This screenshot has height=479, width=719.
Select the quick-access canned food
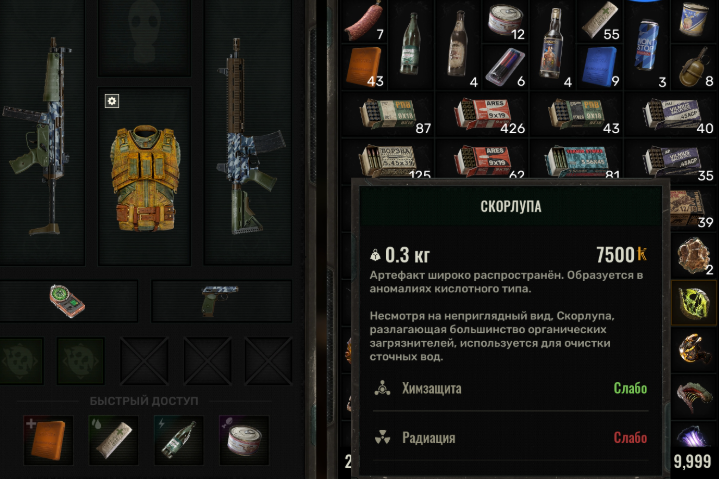pyautogui.click(x=243, y=441)
